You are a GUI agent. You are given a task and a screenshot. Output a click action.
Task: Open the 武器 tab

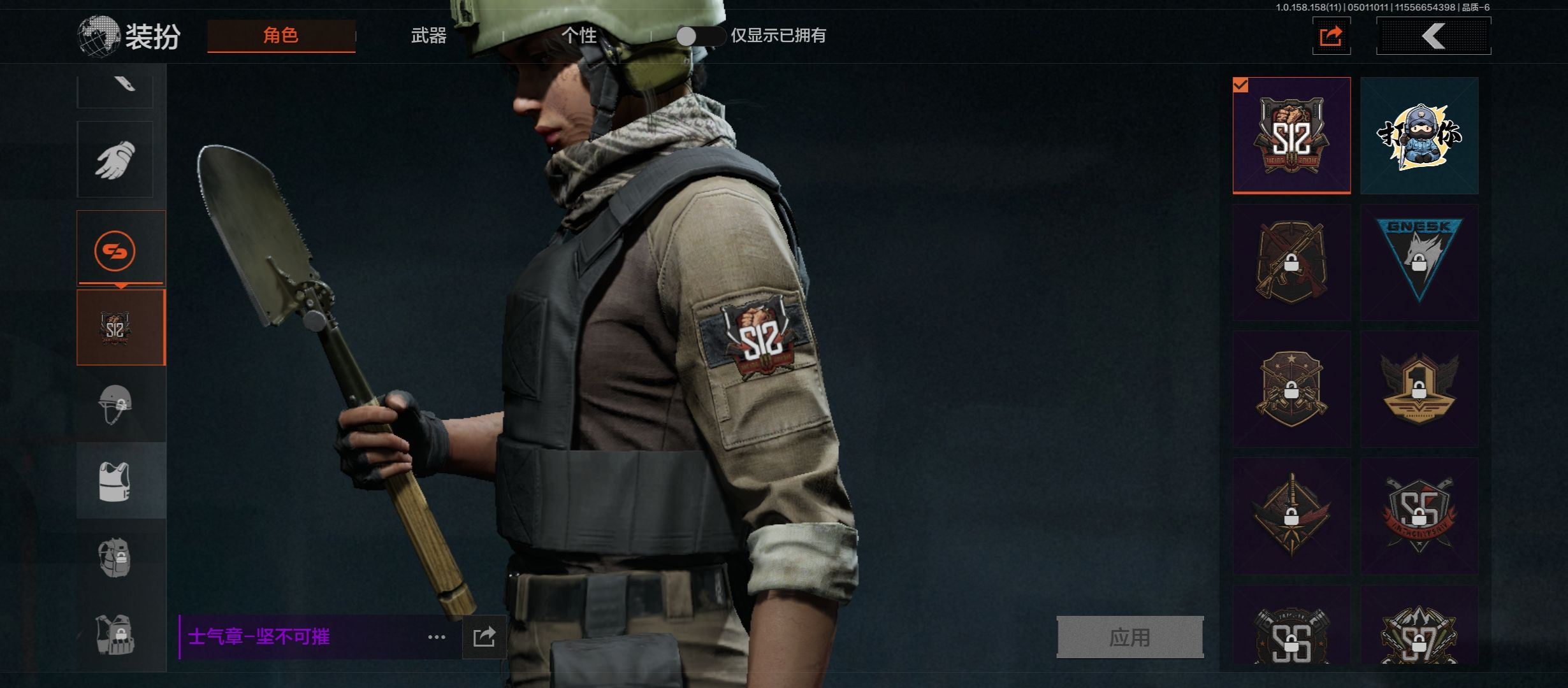click(428, 36)
